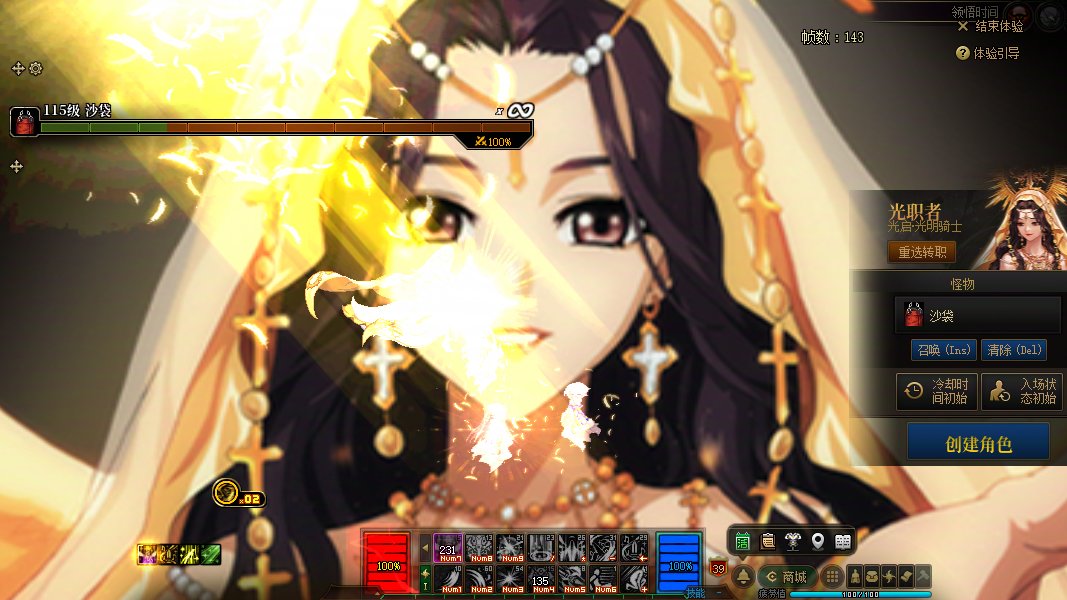Open the map pin location icon
The image size is (1067, 600).
[818, 541]
